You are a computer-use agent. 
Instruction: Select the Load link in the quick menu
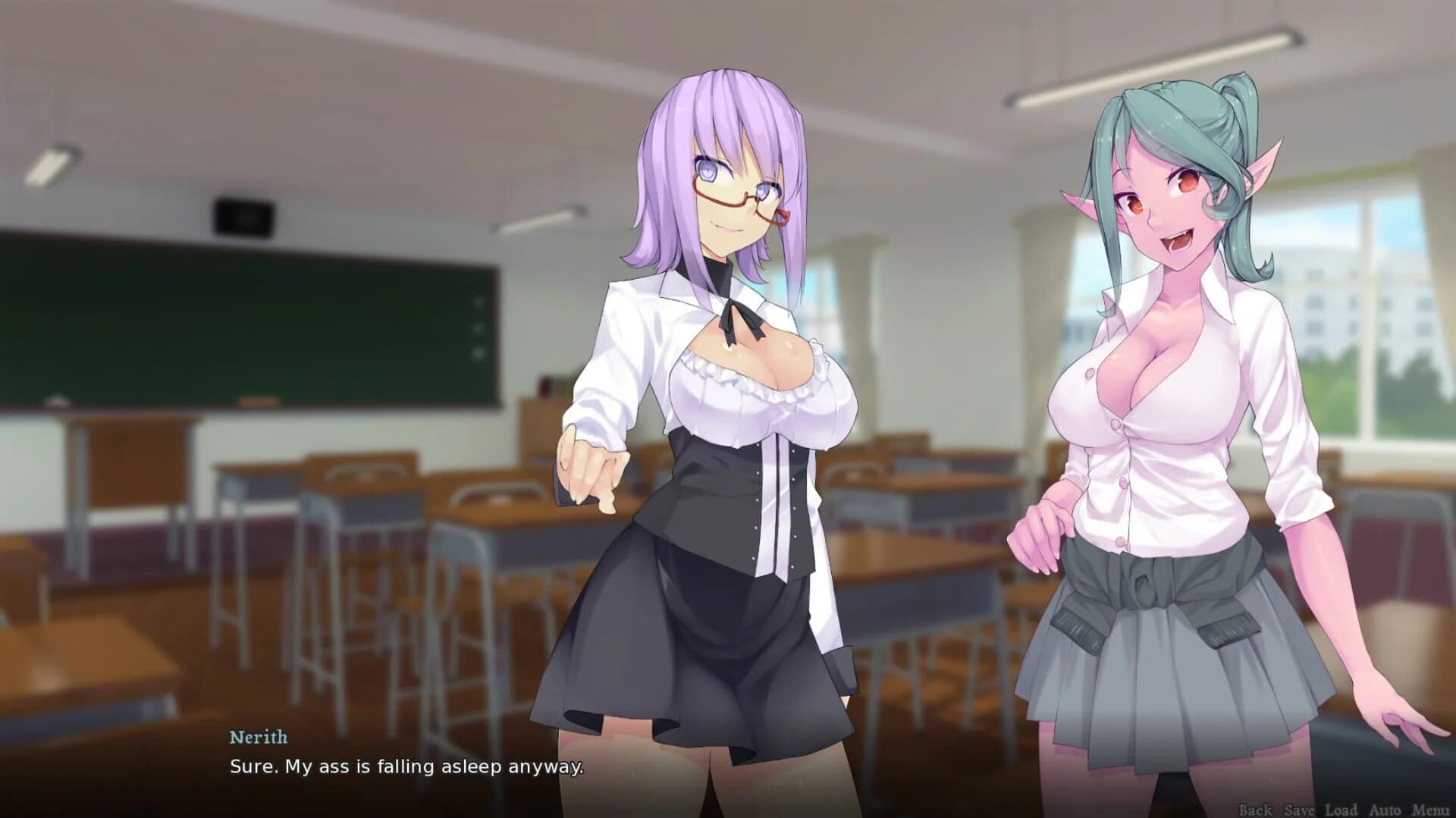[1342, 809]
